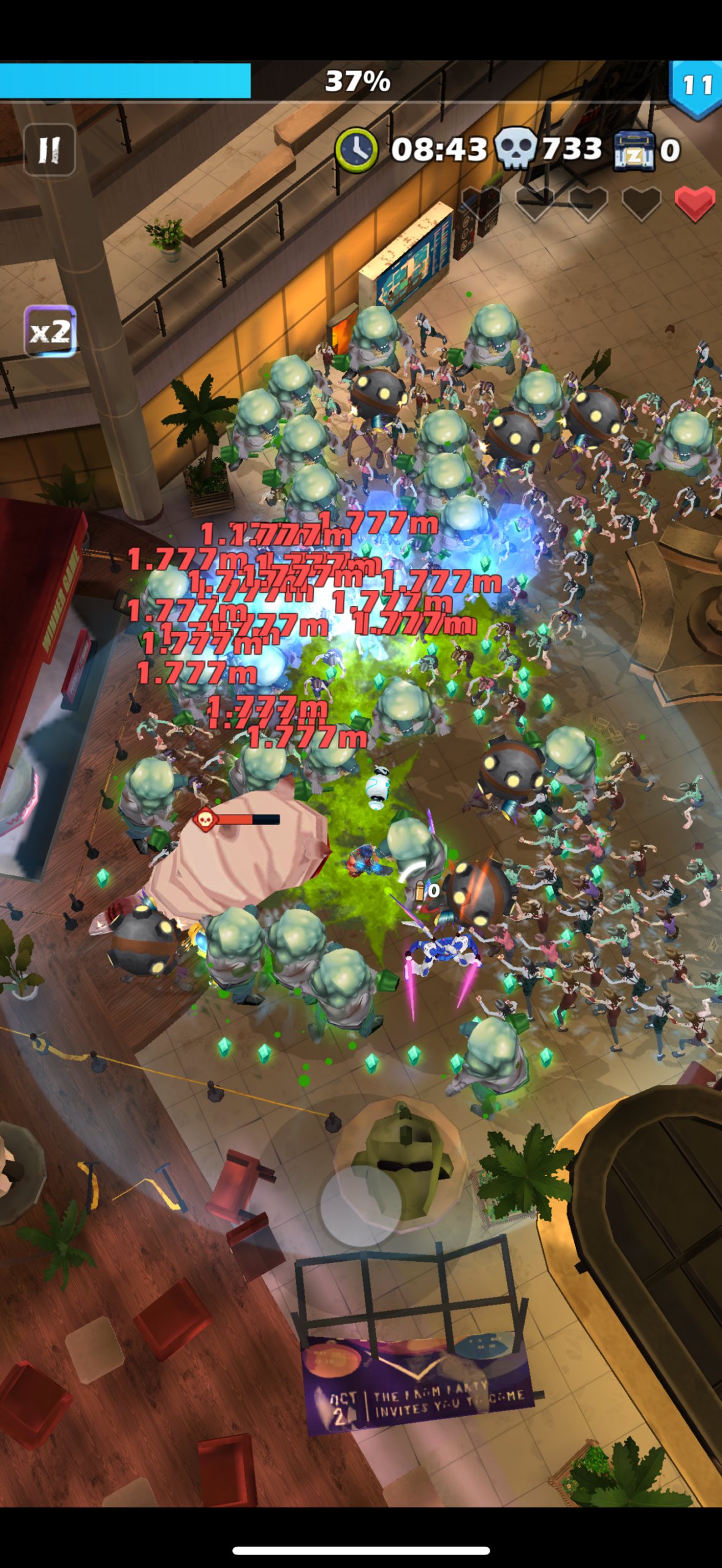Toggle the x2 speed button
Screen dimensions: 722x1568
[x=50, y=331]
